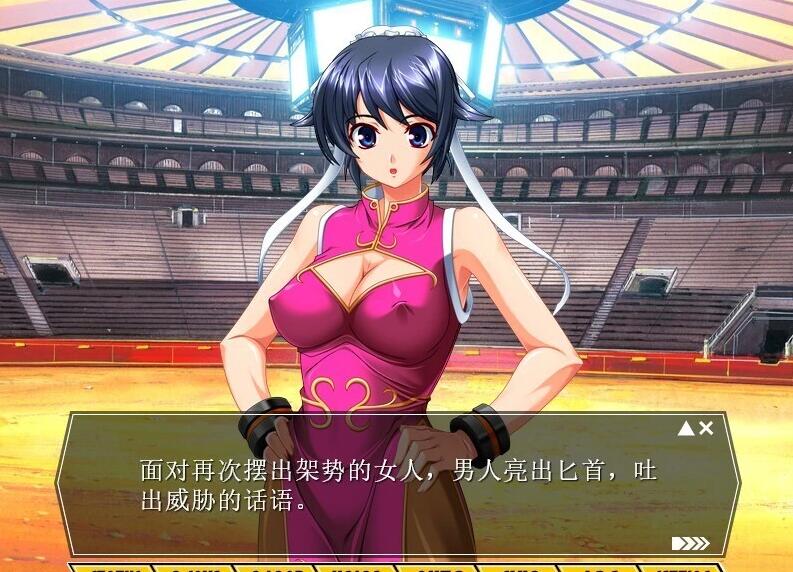This screenshot has height=572, width=793.
Task: Close the dialogue box with the X
Action: 706,428
